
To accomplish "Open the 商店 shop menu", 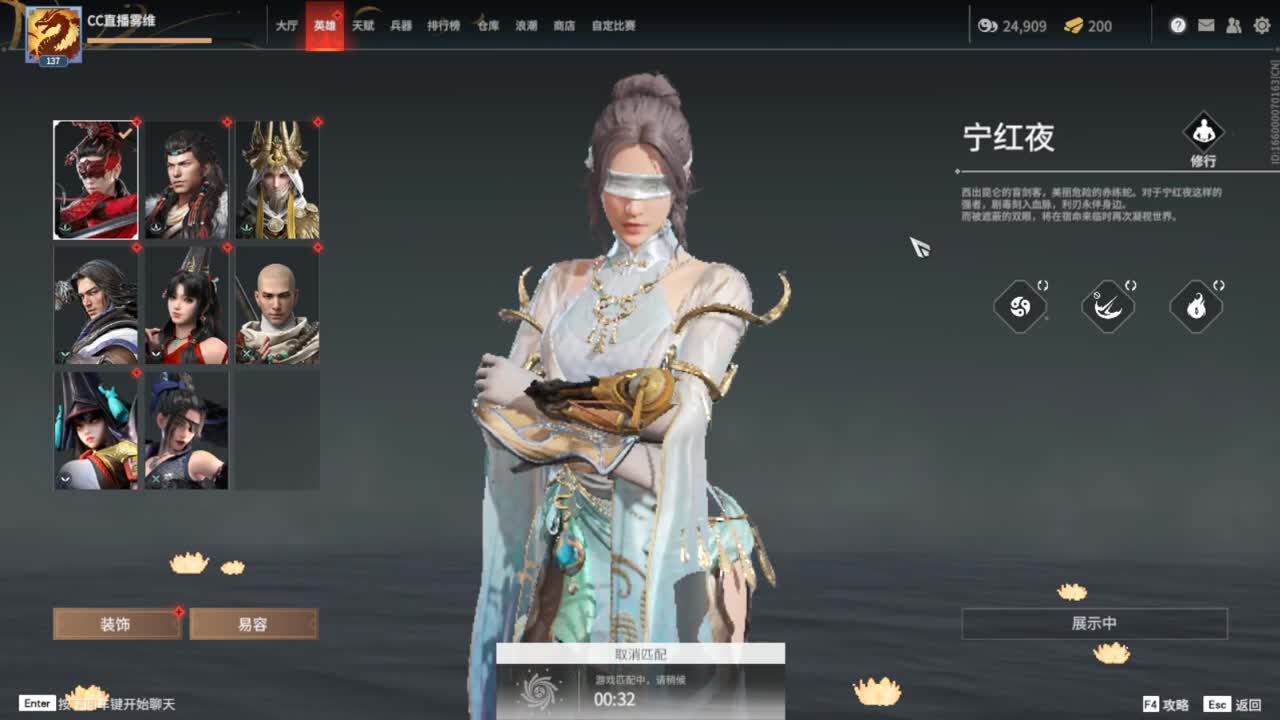I will tap(562, 25).
